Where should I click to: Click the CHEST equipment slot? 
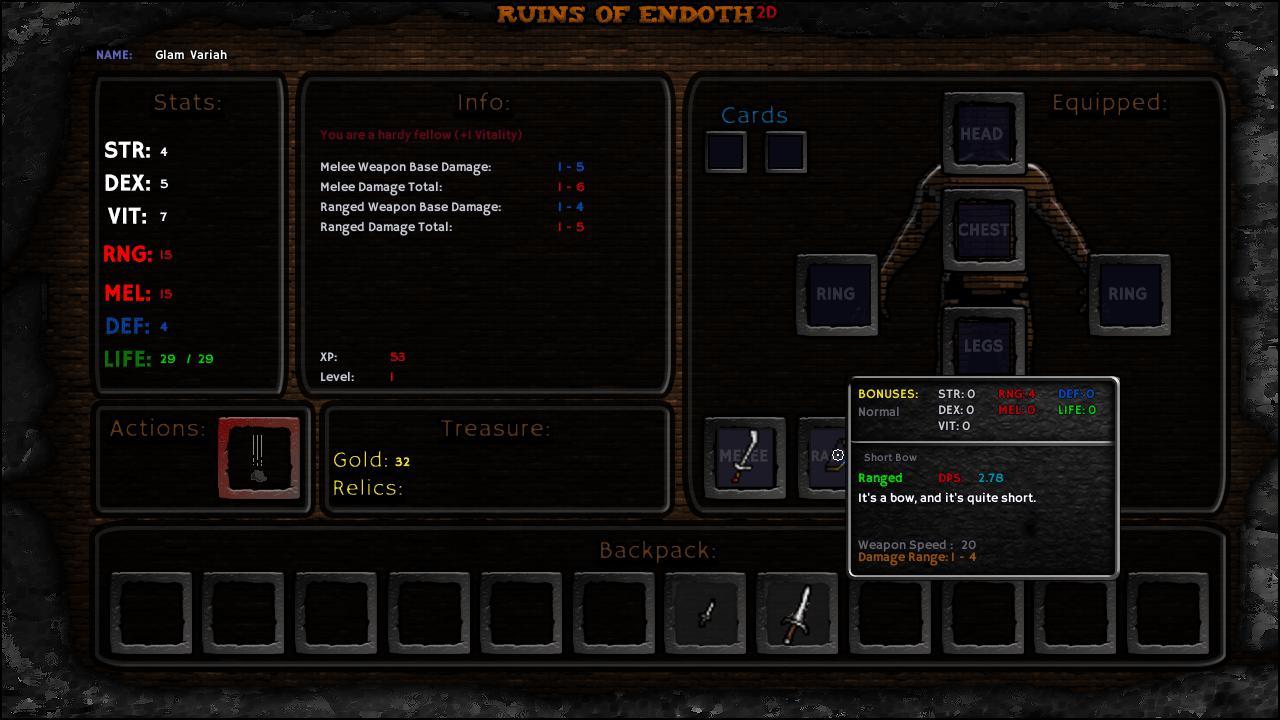[x=983, y=229]
